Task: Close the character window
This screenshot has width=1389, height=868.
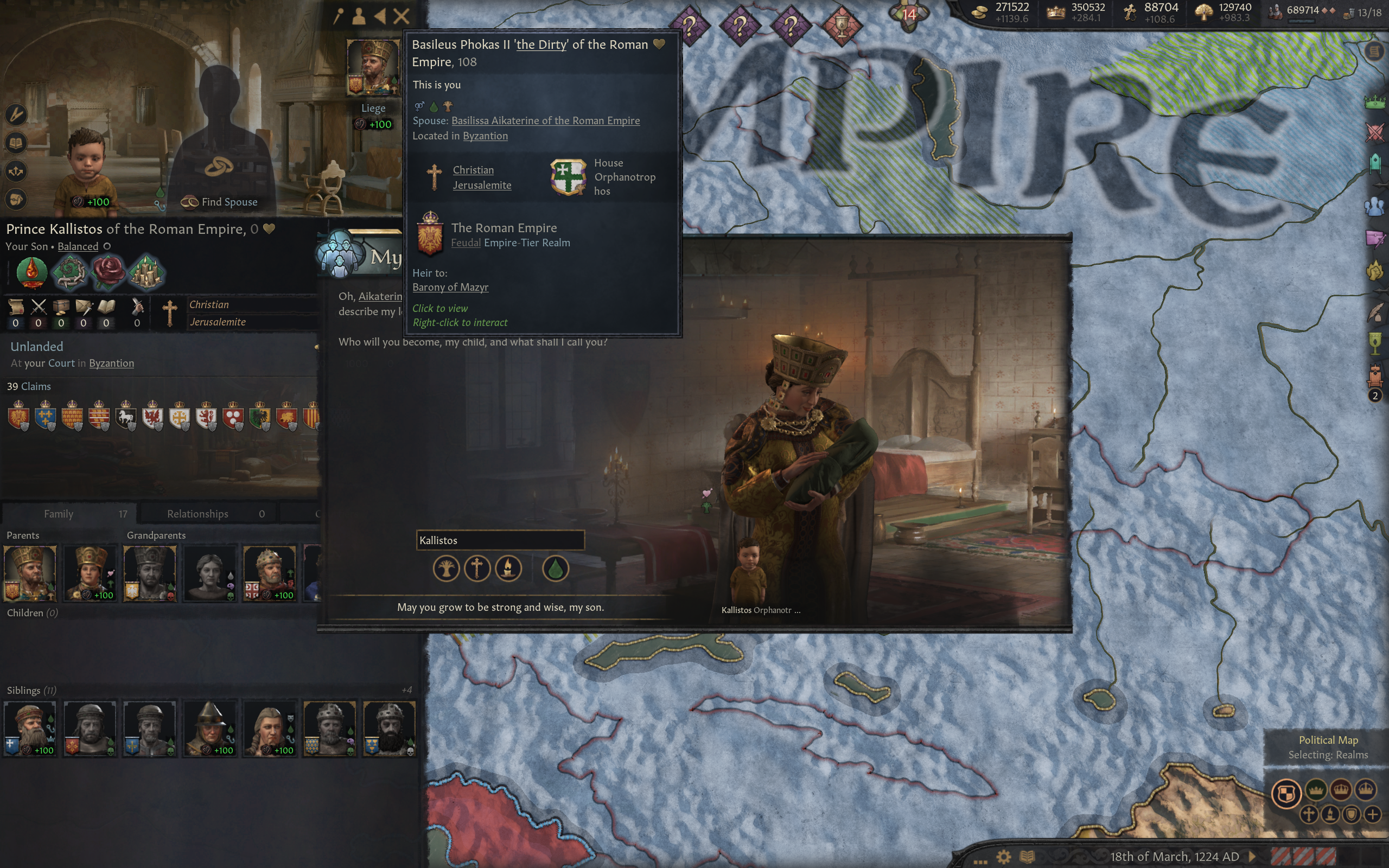Action: coord(401,16)
